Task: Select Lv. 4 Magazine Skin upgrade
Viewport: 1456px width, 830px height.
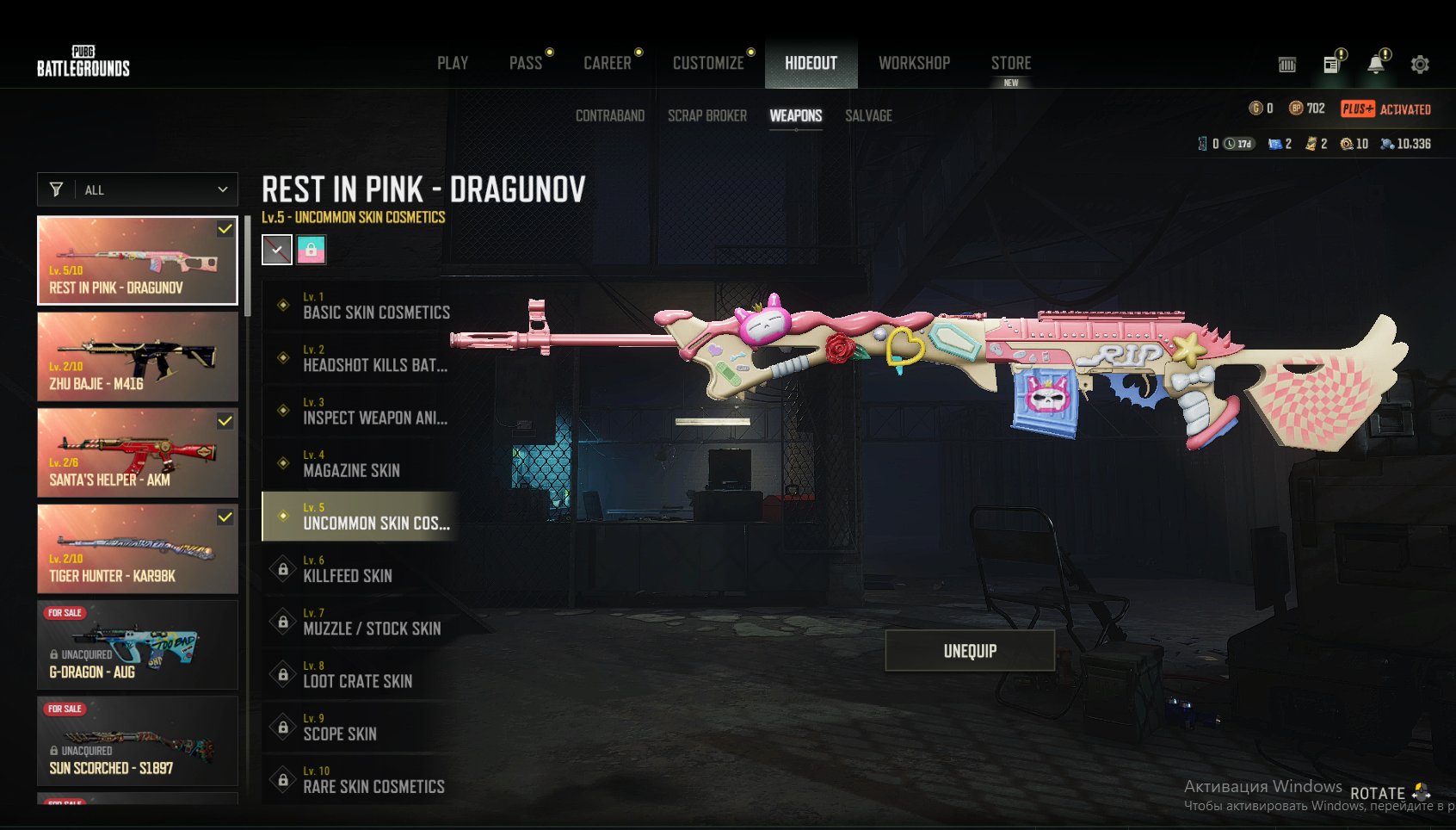Action: [x=361, y=464]
